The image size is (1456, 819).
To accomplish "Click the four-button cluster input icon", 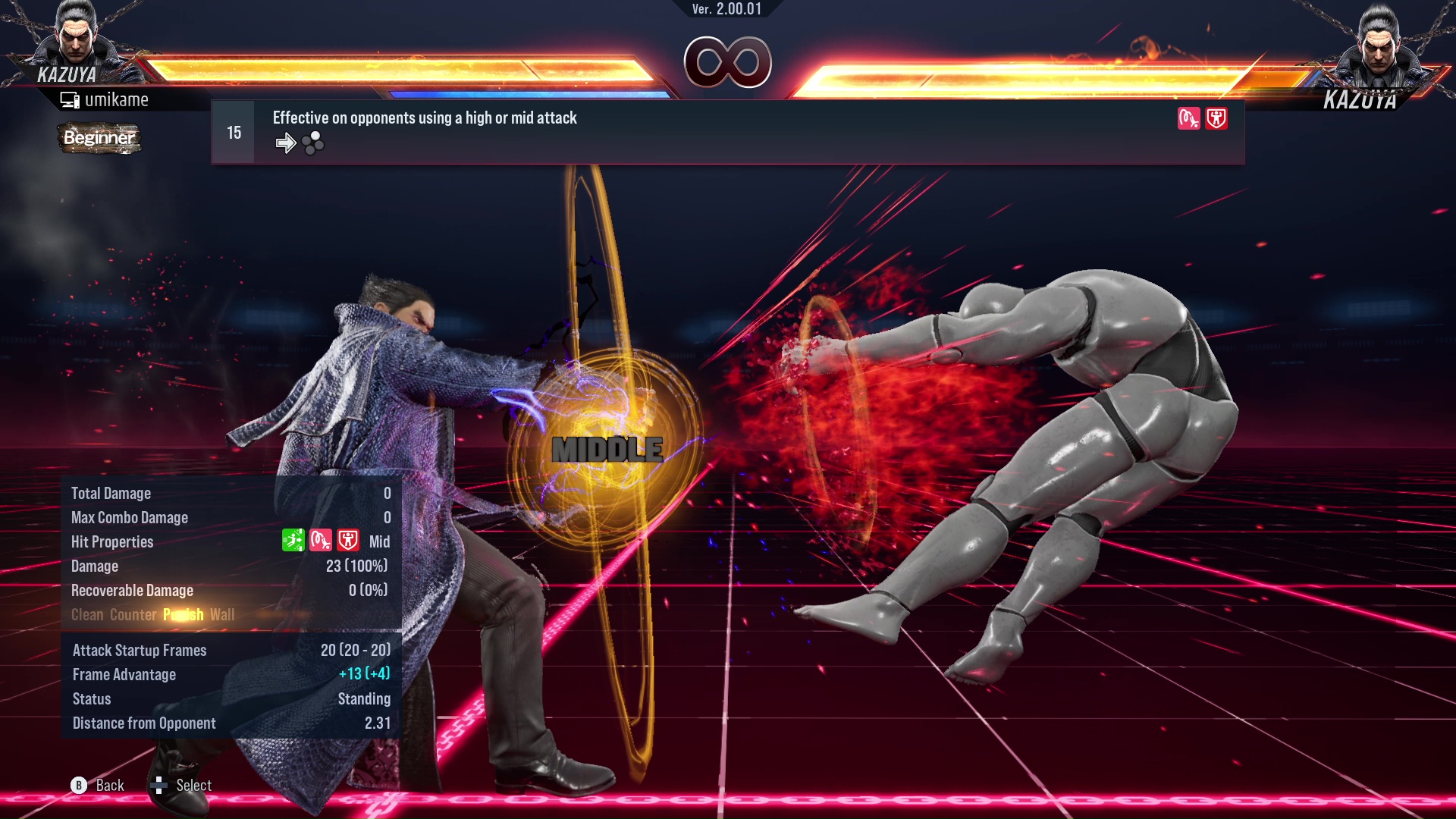I will point(312,142).
